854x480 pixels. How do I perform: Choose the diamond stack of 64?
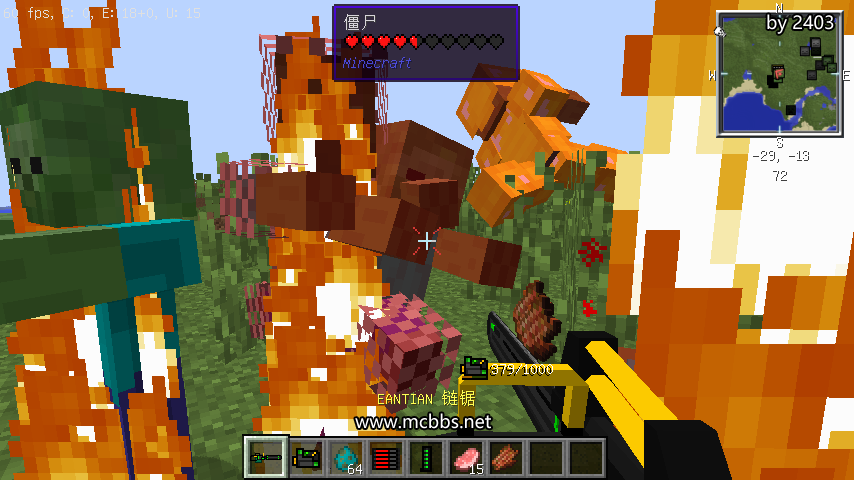coord(346,458)
